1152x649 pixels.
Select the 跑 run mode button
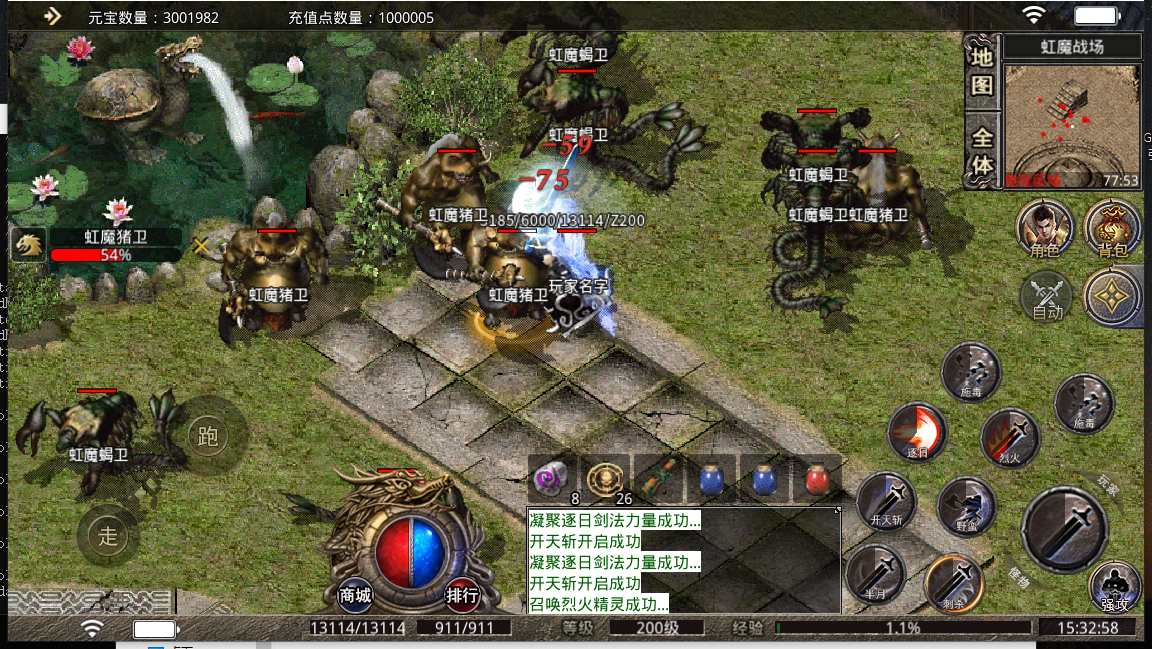[208, 437]
